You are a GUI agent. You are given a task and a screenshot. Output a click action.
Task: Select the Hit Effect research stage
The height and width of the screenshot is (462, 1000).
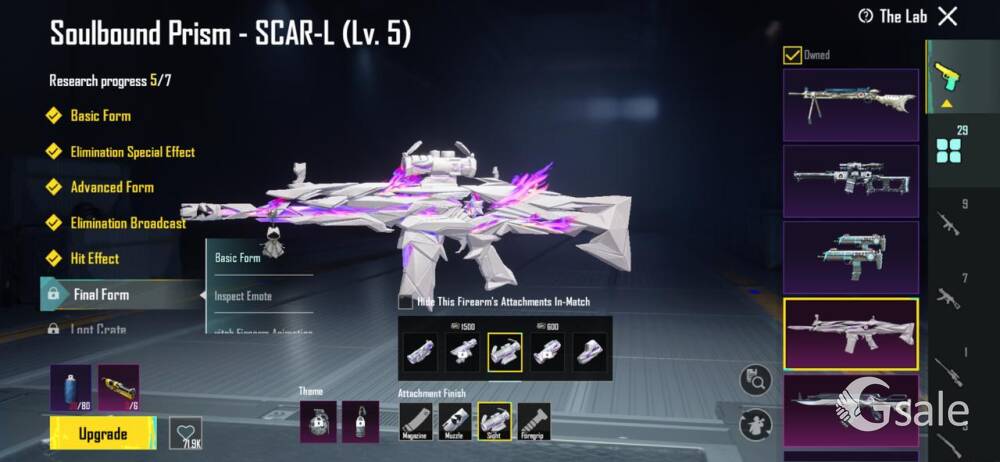coord(94,258)
